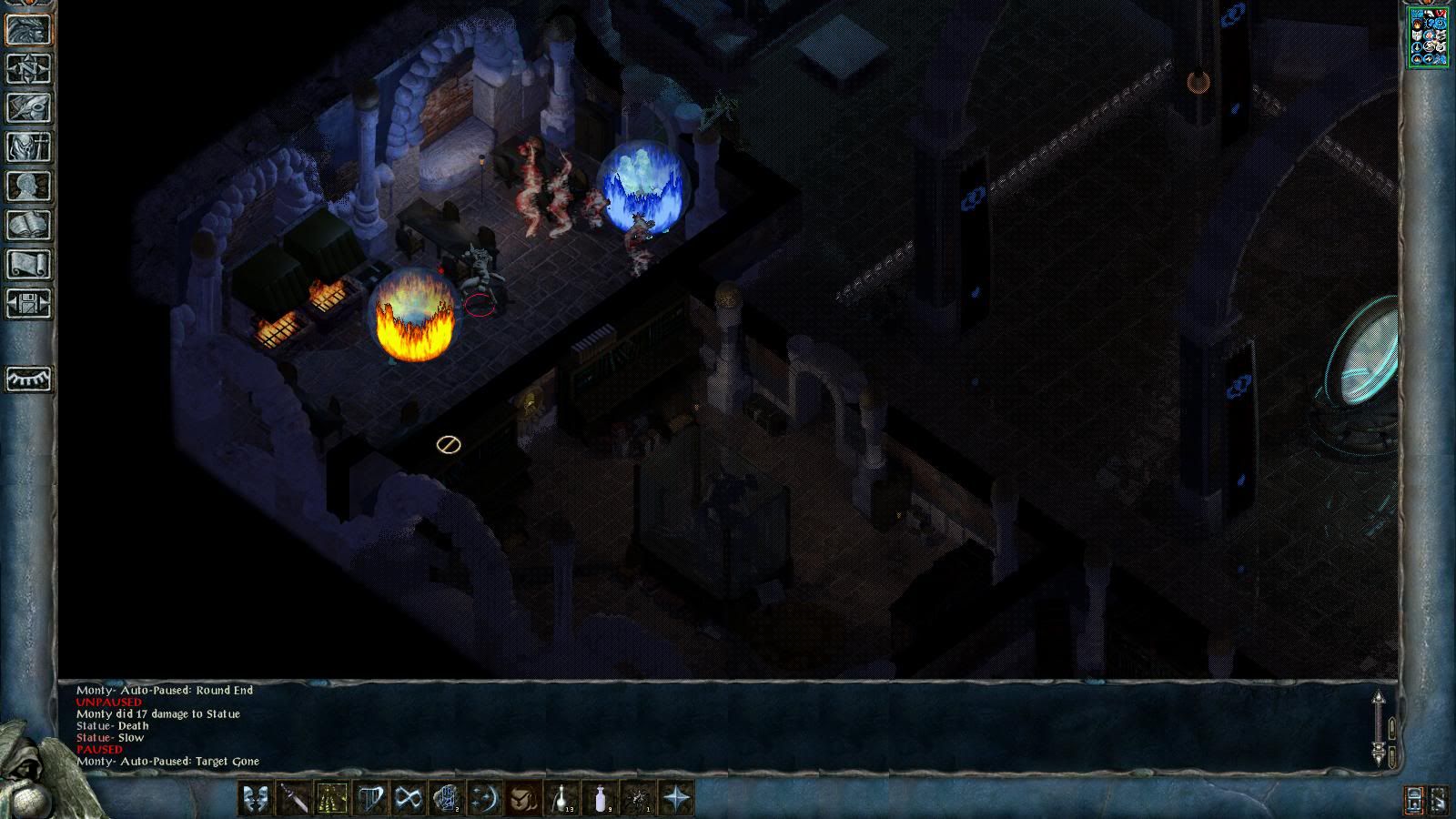Click the party portrait with status icons
The width and height of the screenshot is (1456, 819).
point(1428,36)
